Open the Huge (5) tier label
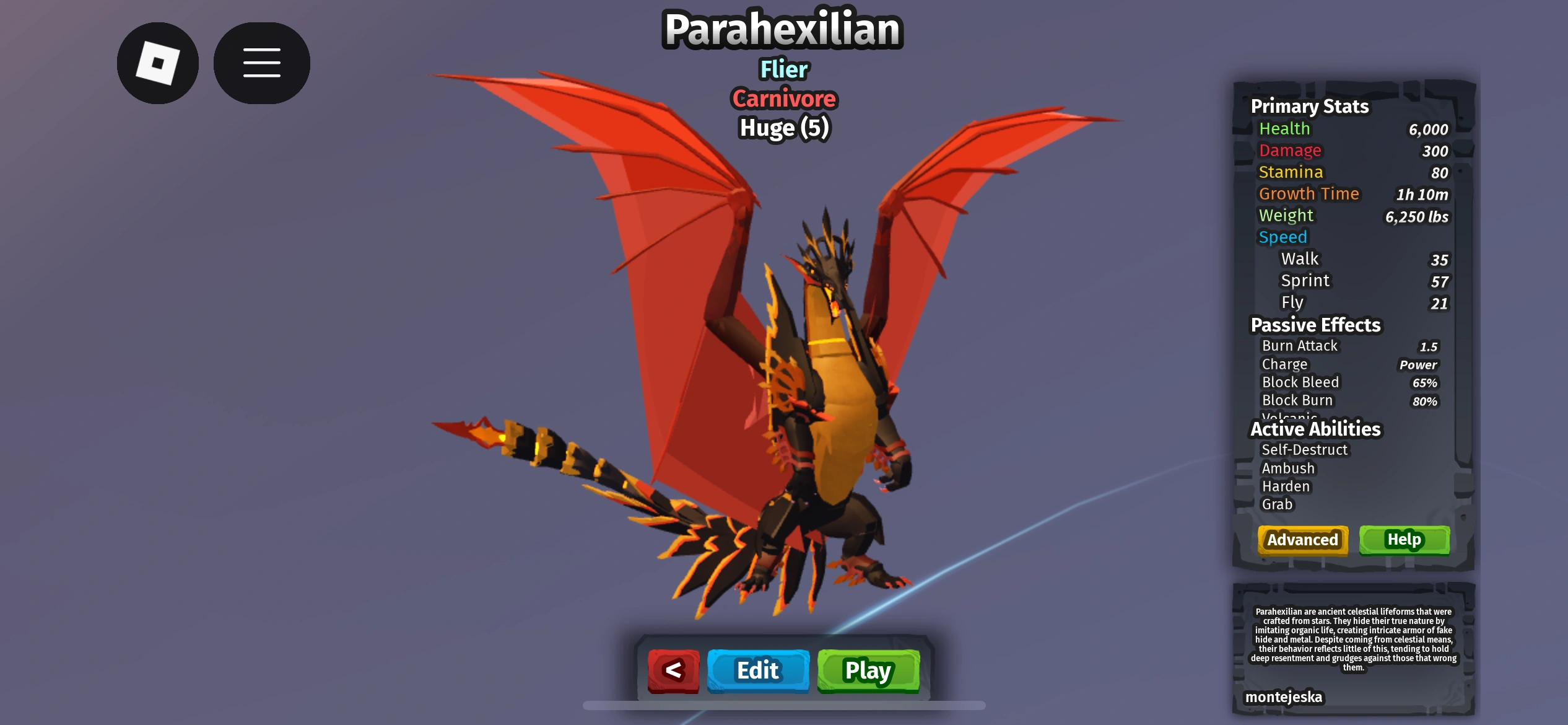The width and height of the screenshot is (1568, 725). [x=783, y=128]
